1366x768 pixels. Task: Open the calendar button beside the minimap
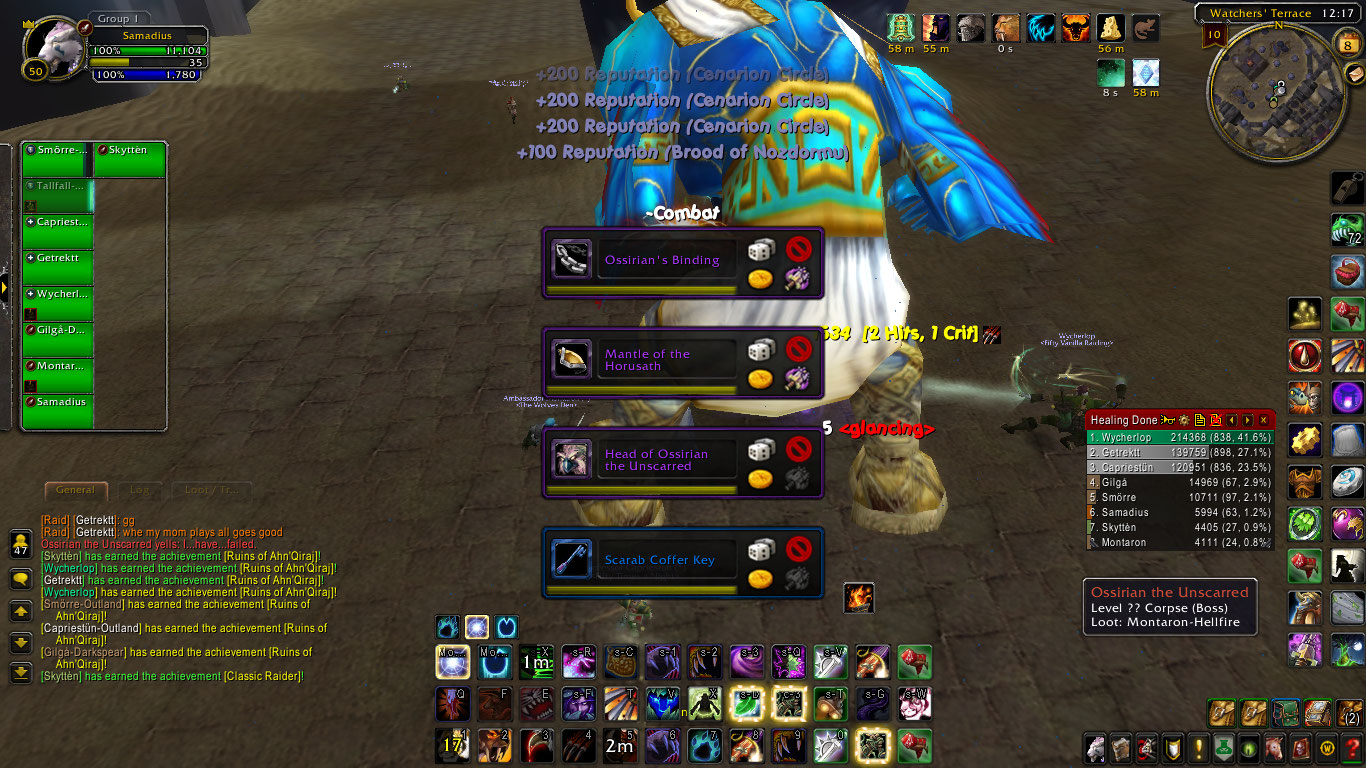[1347, 42]
